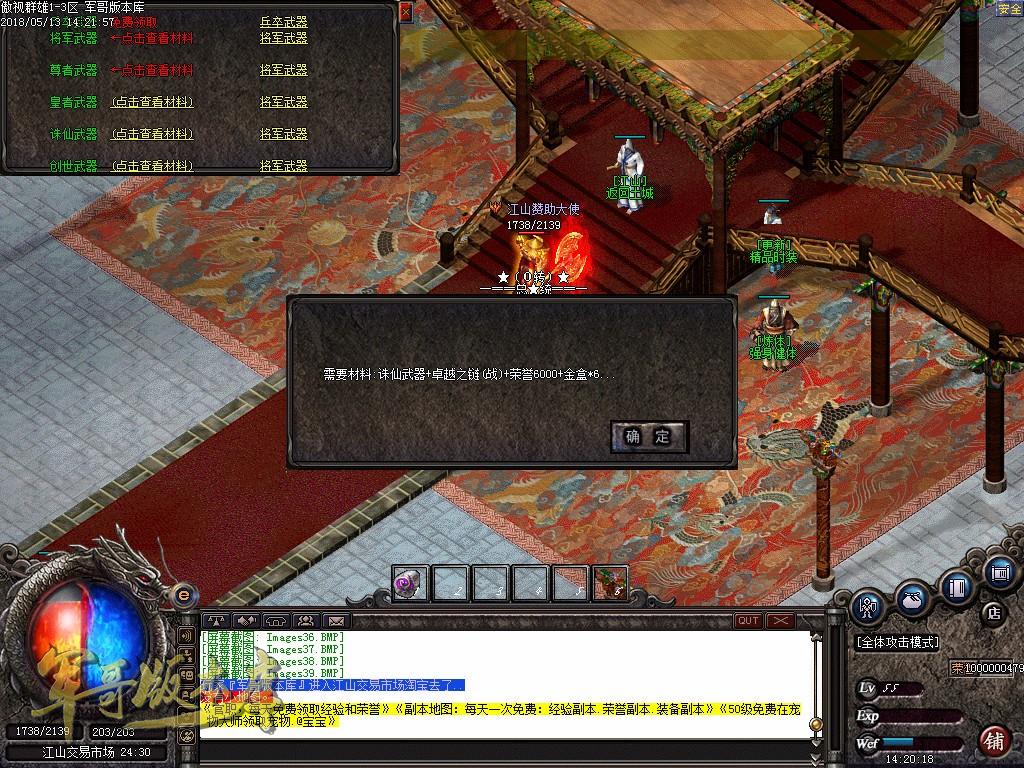Open the bag inventory icon
Screen dimensions: 1024x768
[x=911, y=597]
